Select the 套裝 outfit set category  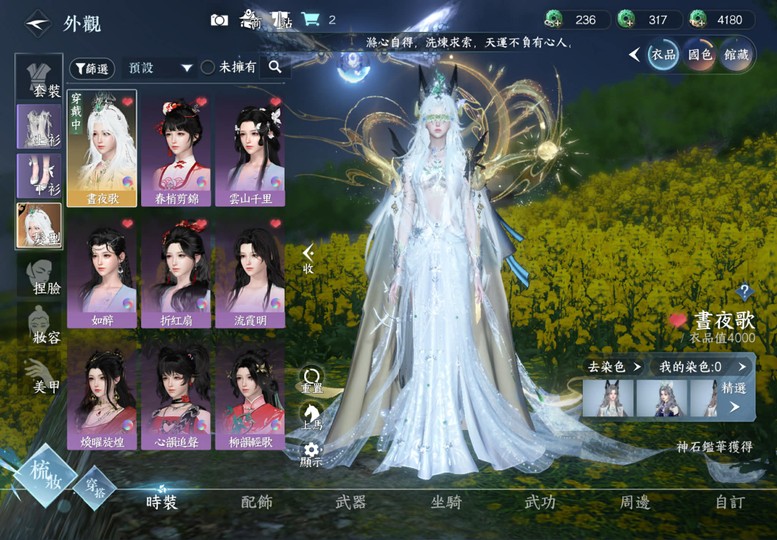click(39, 75)
